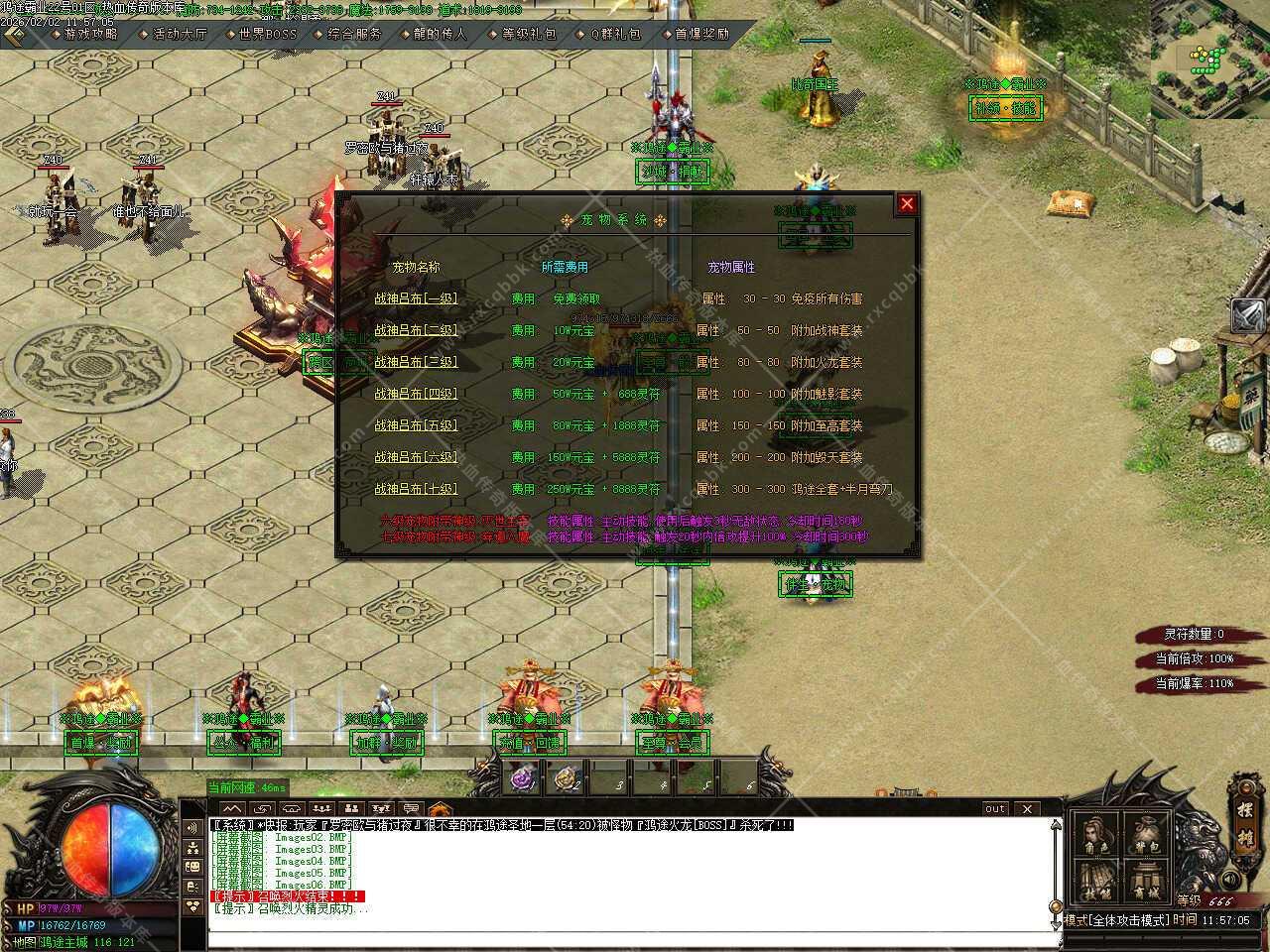Close the chat window with X
This screenshot has height=952, width=1270.
[x=1027, y=809]
